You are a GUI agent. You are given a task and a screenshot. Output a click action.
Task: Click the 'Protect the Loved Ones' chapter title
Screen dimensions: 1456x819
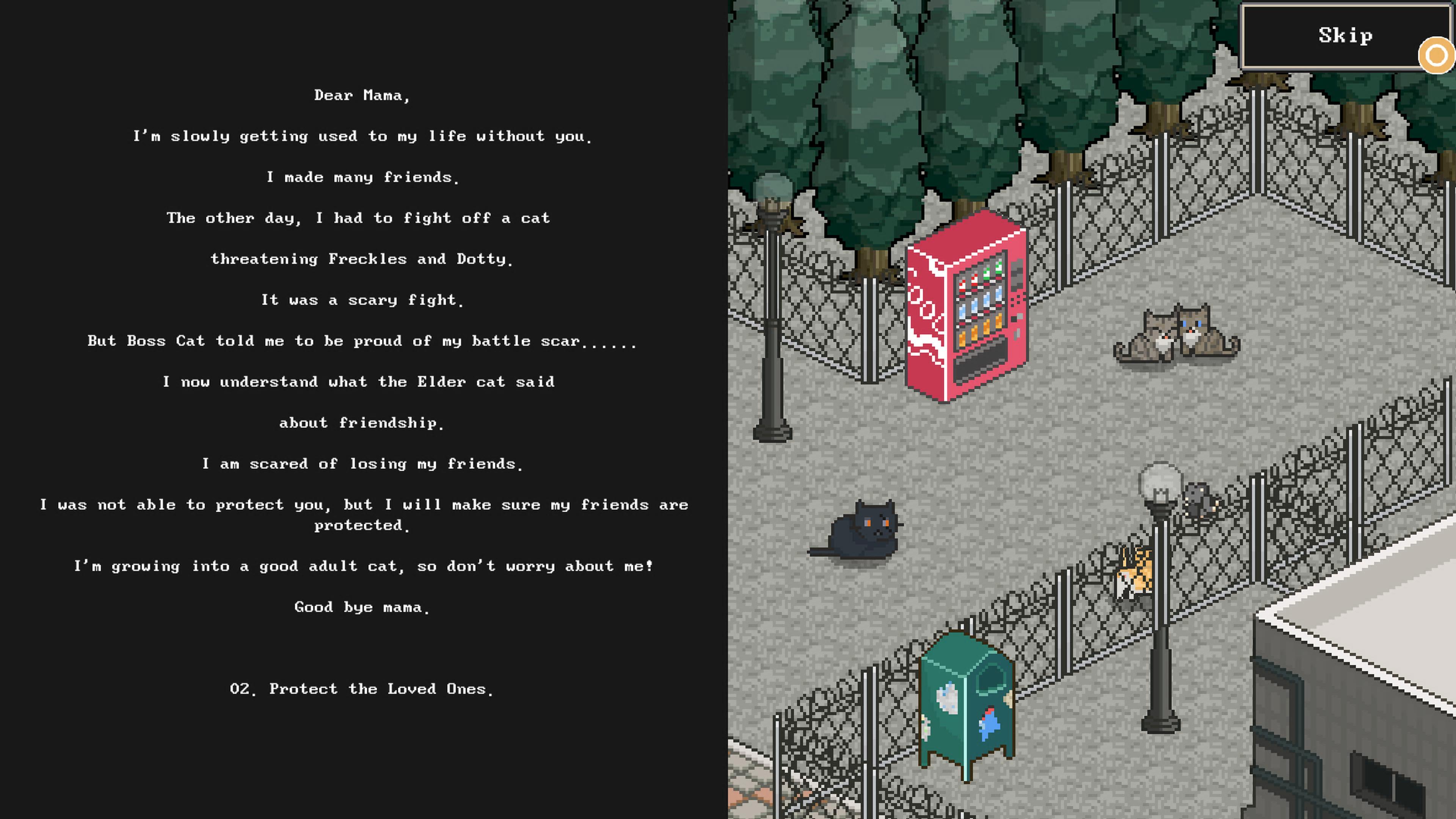click(x=362, y=689)
